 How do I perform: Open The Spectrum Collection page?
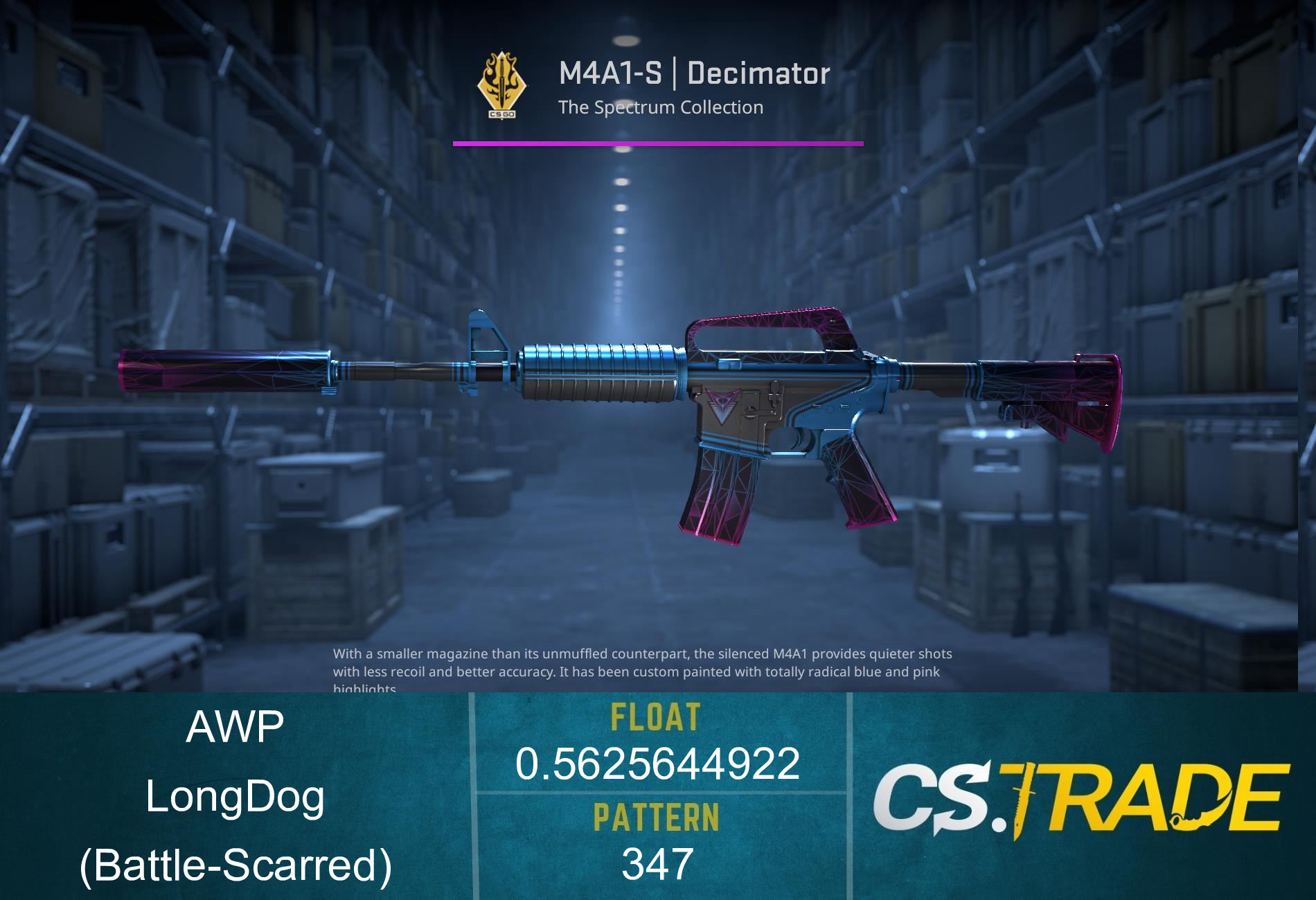click(x=661, y=107)
